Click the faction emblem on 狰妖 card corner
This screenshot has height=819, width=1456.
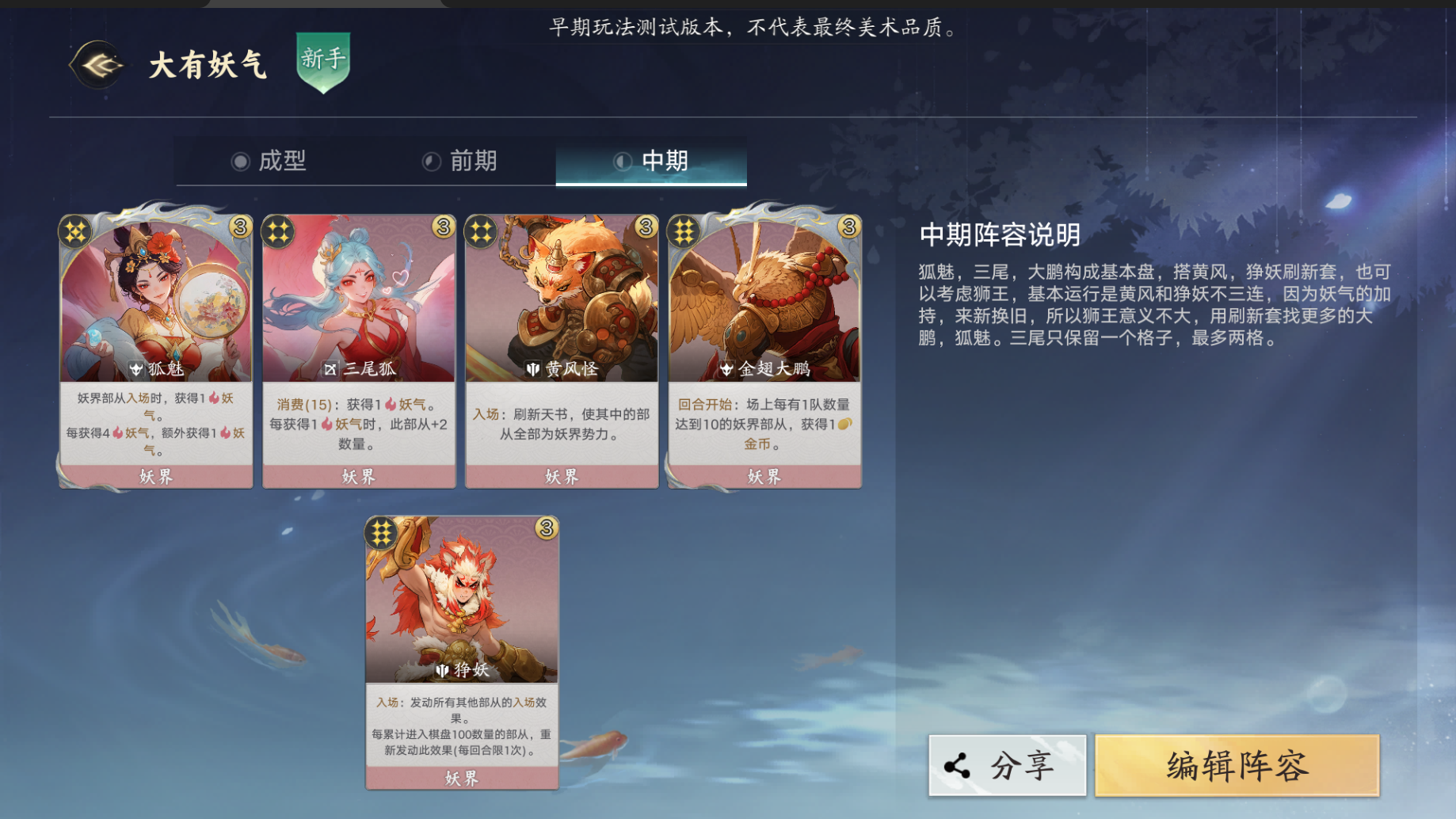pos(380,533)
